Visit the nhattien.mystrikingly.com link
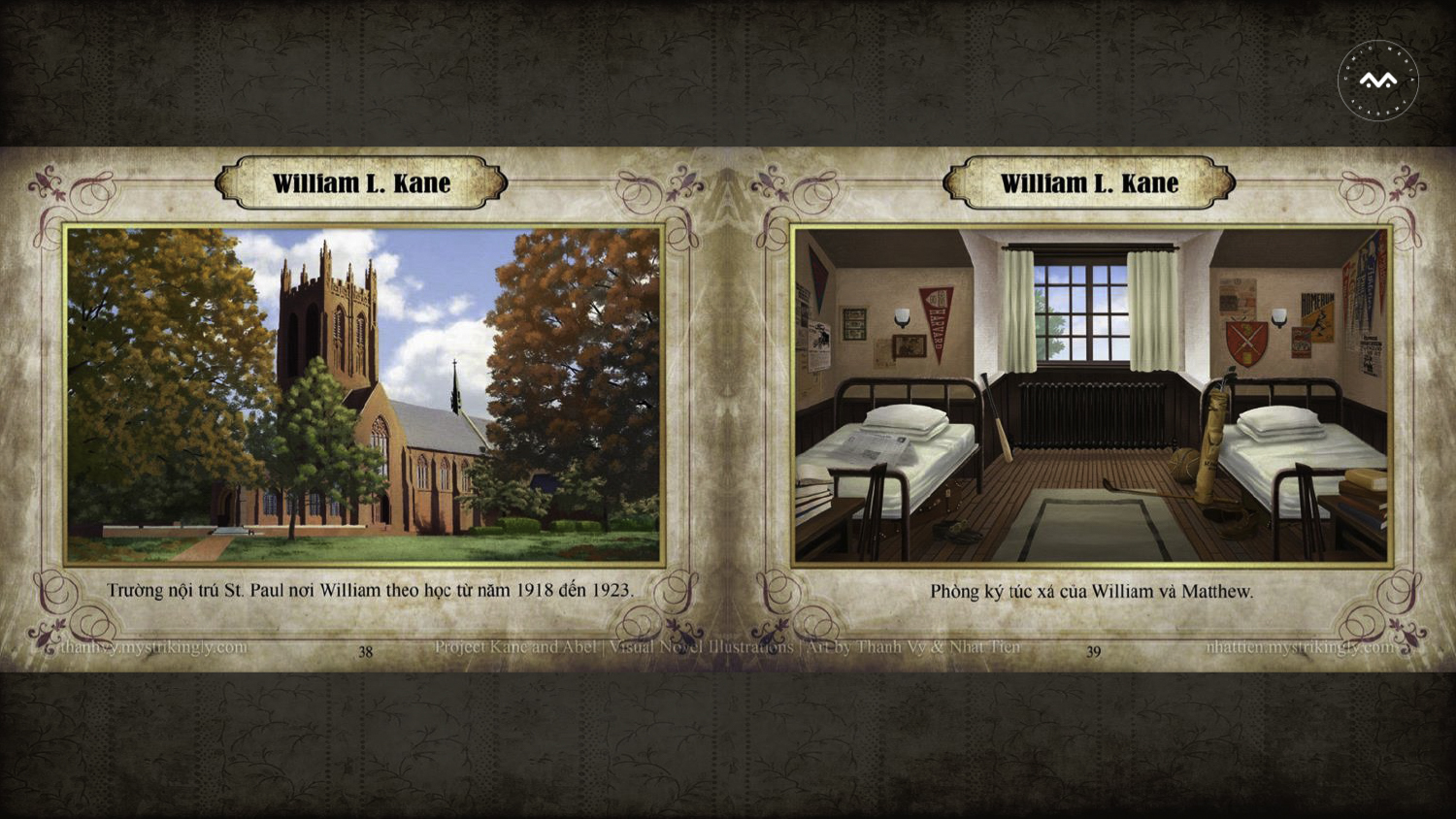Screen dimensions: 1456x819 pos(1301,646)
